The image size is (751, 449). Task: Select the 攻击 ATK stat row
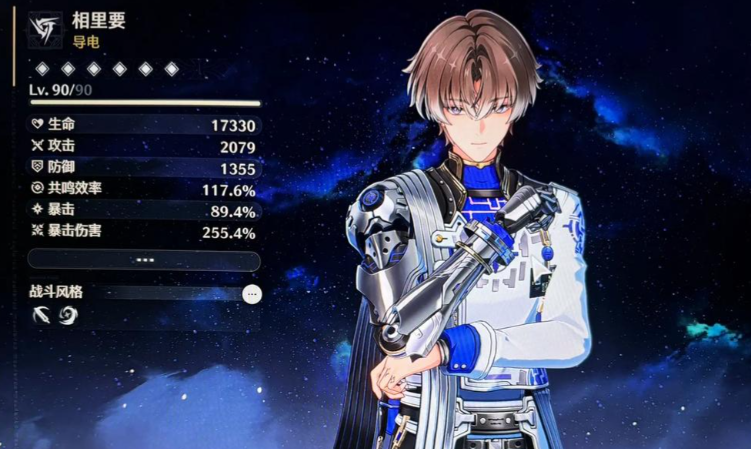pyautogui.click(x=144, y=147)
